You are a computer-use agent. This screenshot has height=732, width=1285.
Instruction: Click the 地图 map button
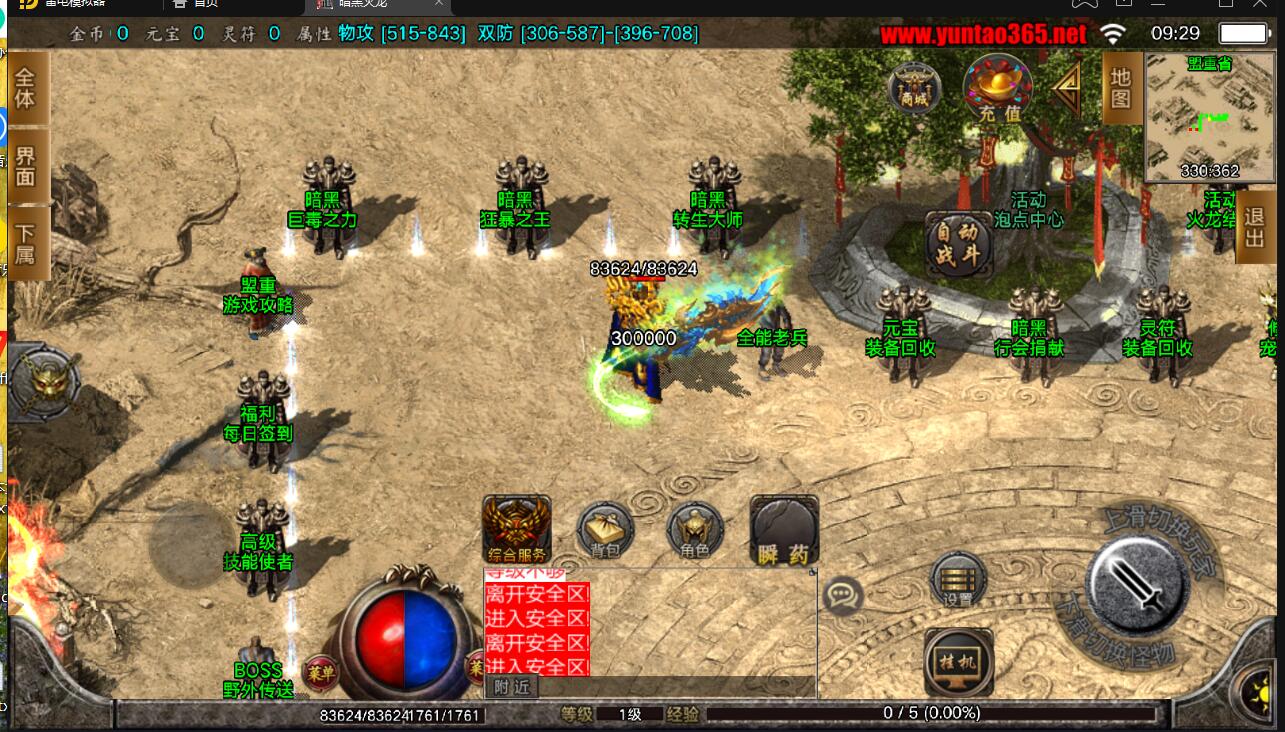1121,88
